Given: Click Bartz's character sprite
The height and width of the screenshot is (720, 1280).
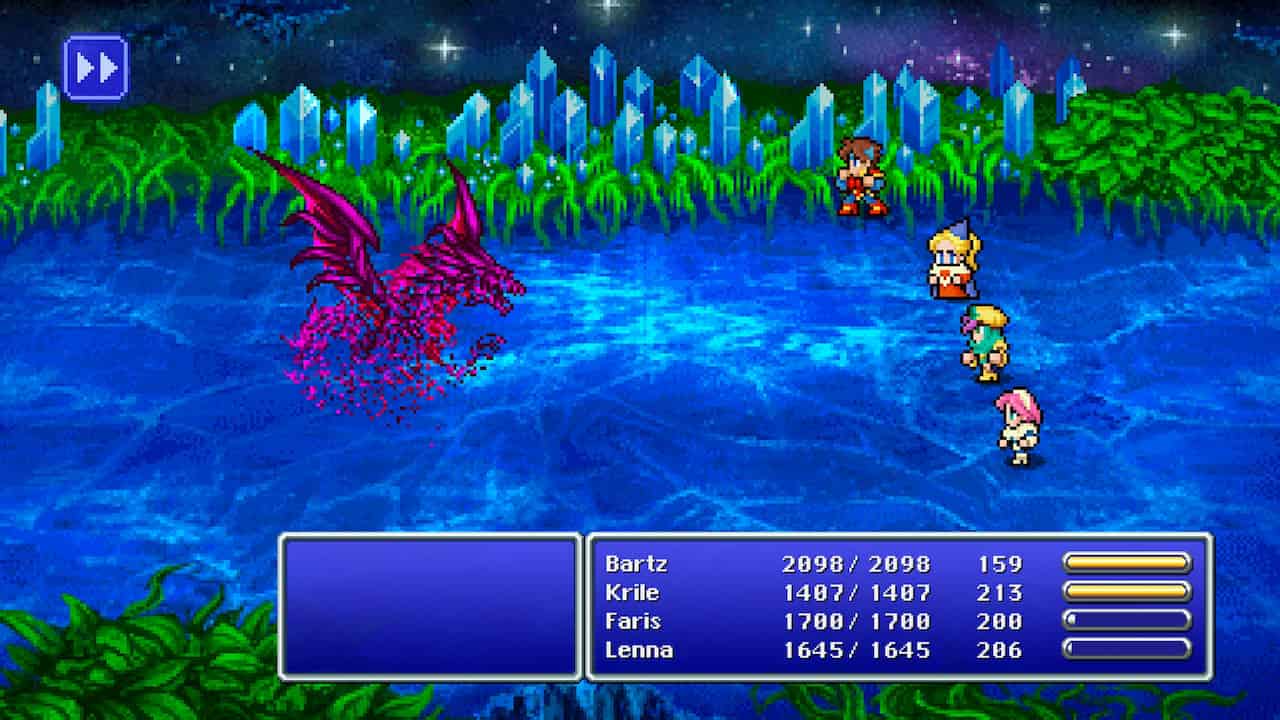Looking at the screenshot, I should coord(862,170).
